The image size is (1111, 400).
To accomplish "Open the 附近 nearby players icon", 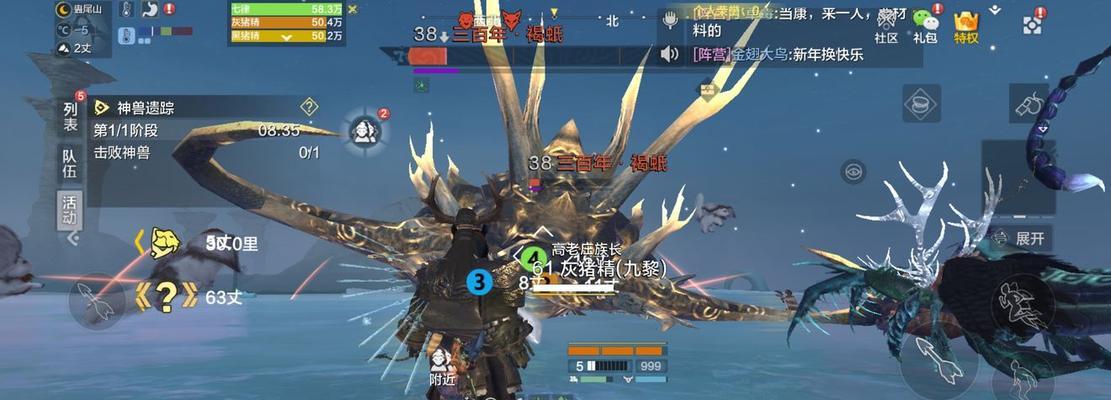I will pos(442,366).
